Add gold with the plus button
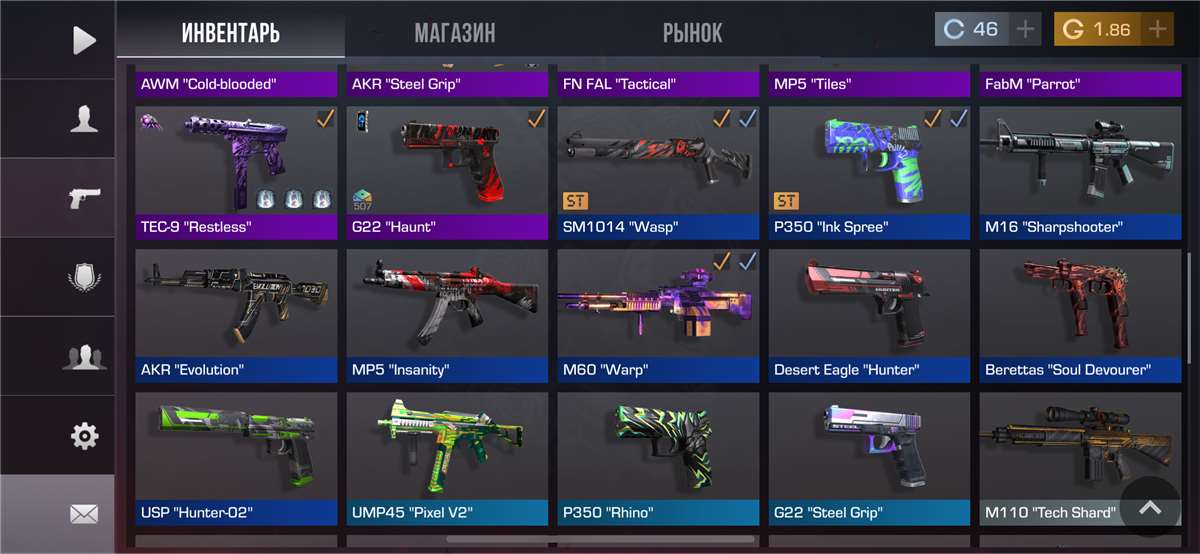 pyautogui.click(x=1157, y=29)
